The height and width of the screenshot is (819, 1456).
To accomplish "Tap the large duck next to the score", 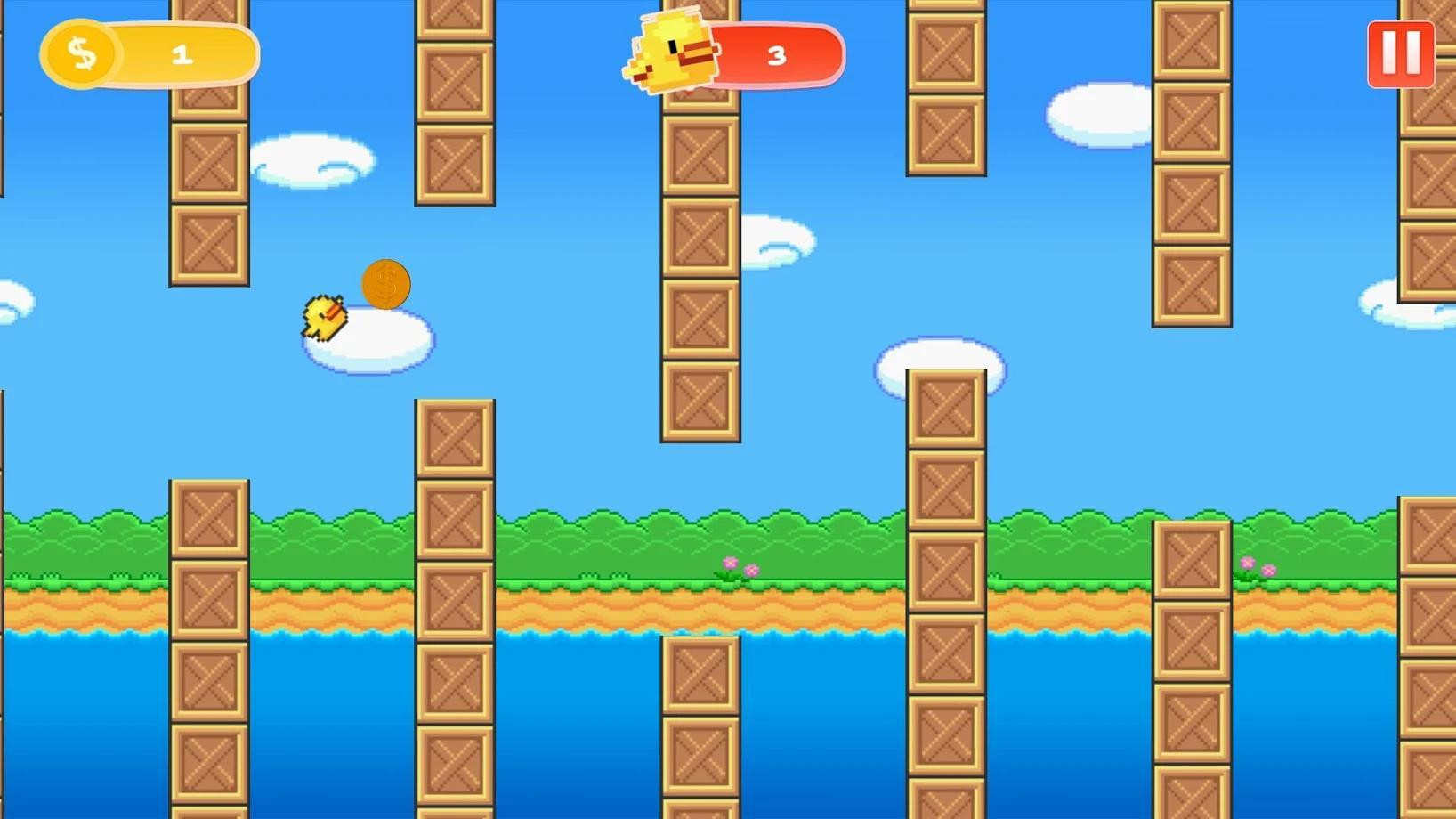I will tap(670, 53).
